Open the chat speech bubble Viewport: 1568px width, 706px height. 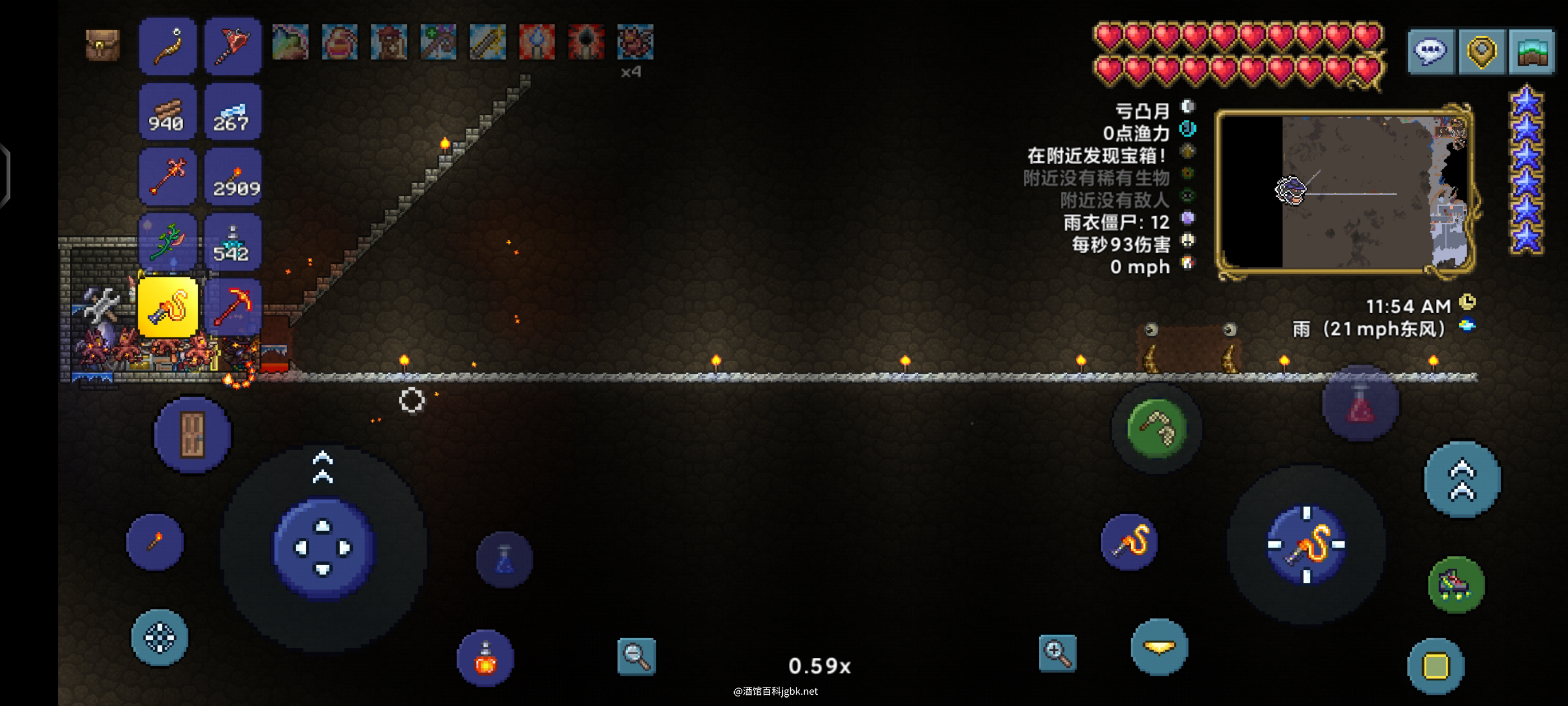point(1430,52)
